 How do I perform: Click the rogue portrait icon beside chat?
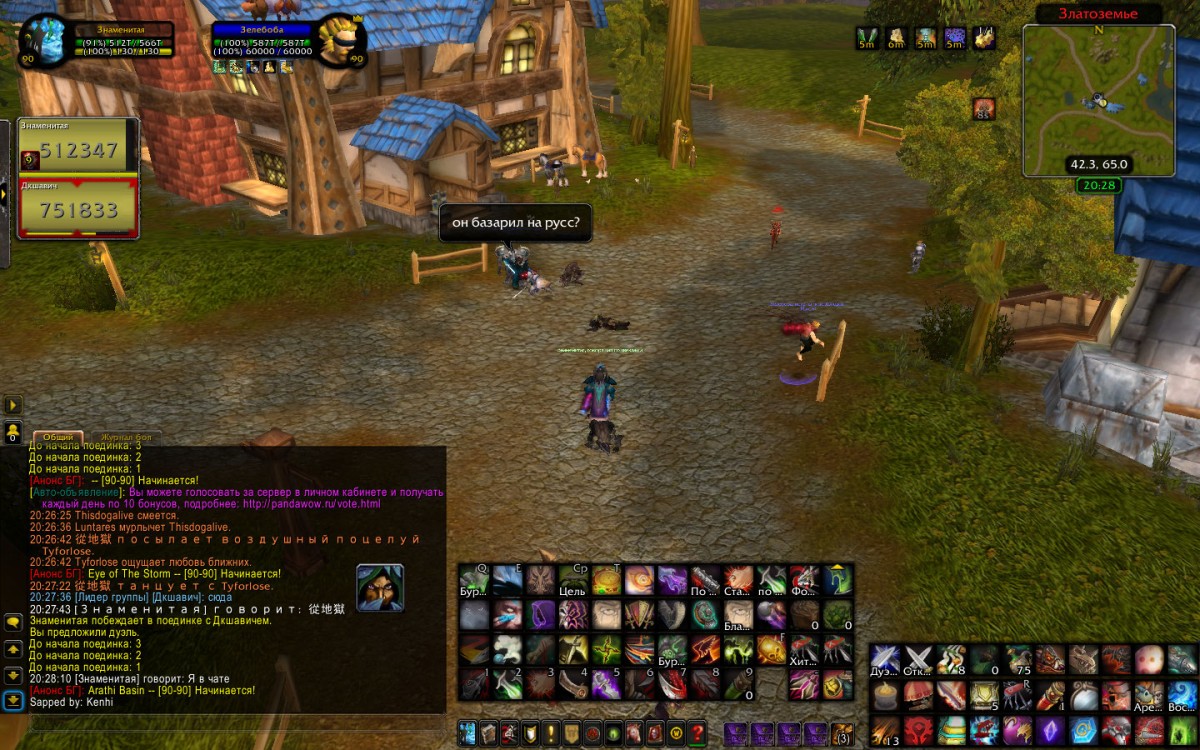(380, 588)
